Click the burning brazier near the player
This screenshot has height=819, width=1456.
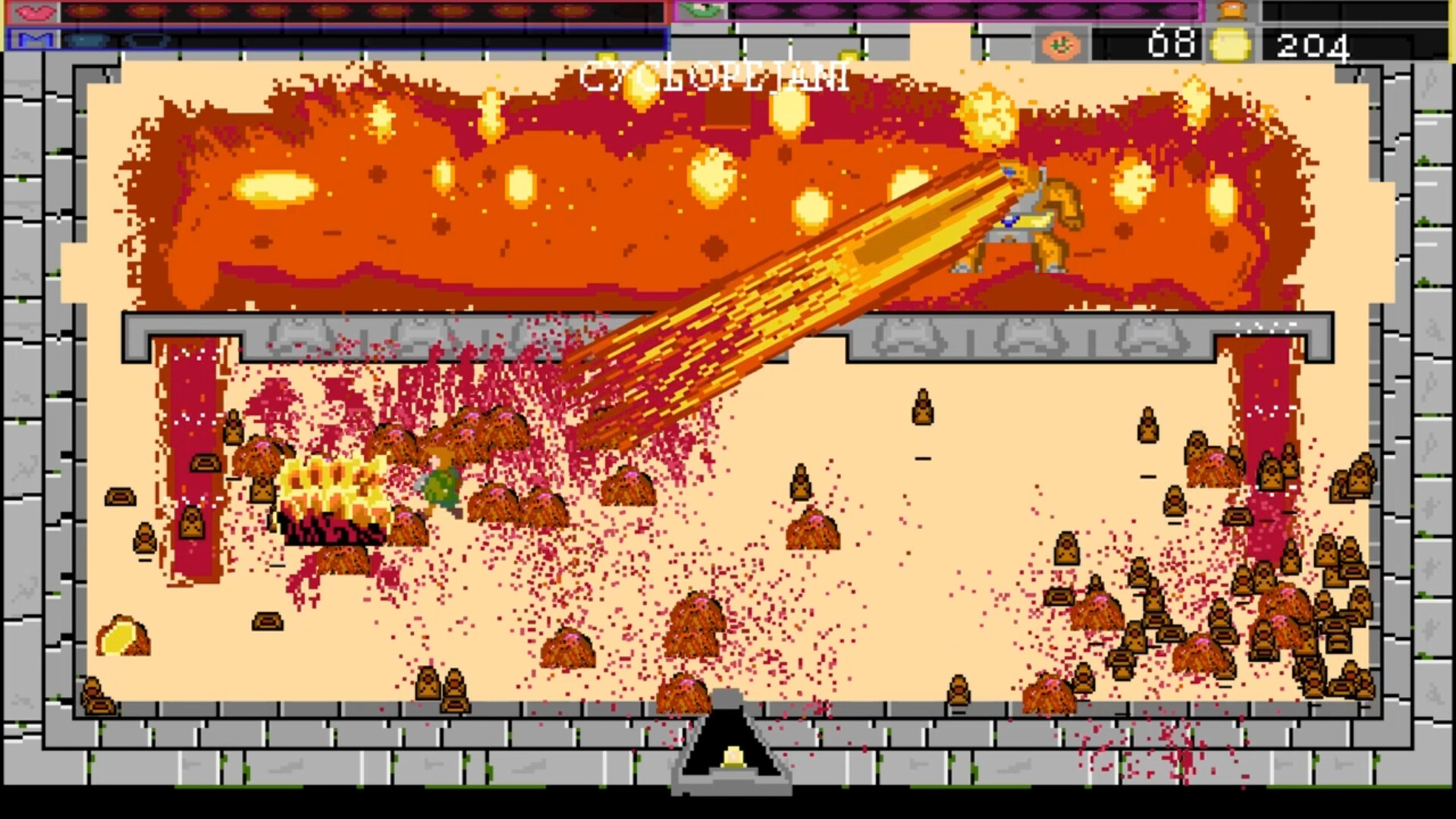click(x=330, y=493)
